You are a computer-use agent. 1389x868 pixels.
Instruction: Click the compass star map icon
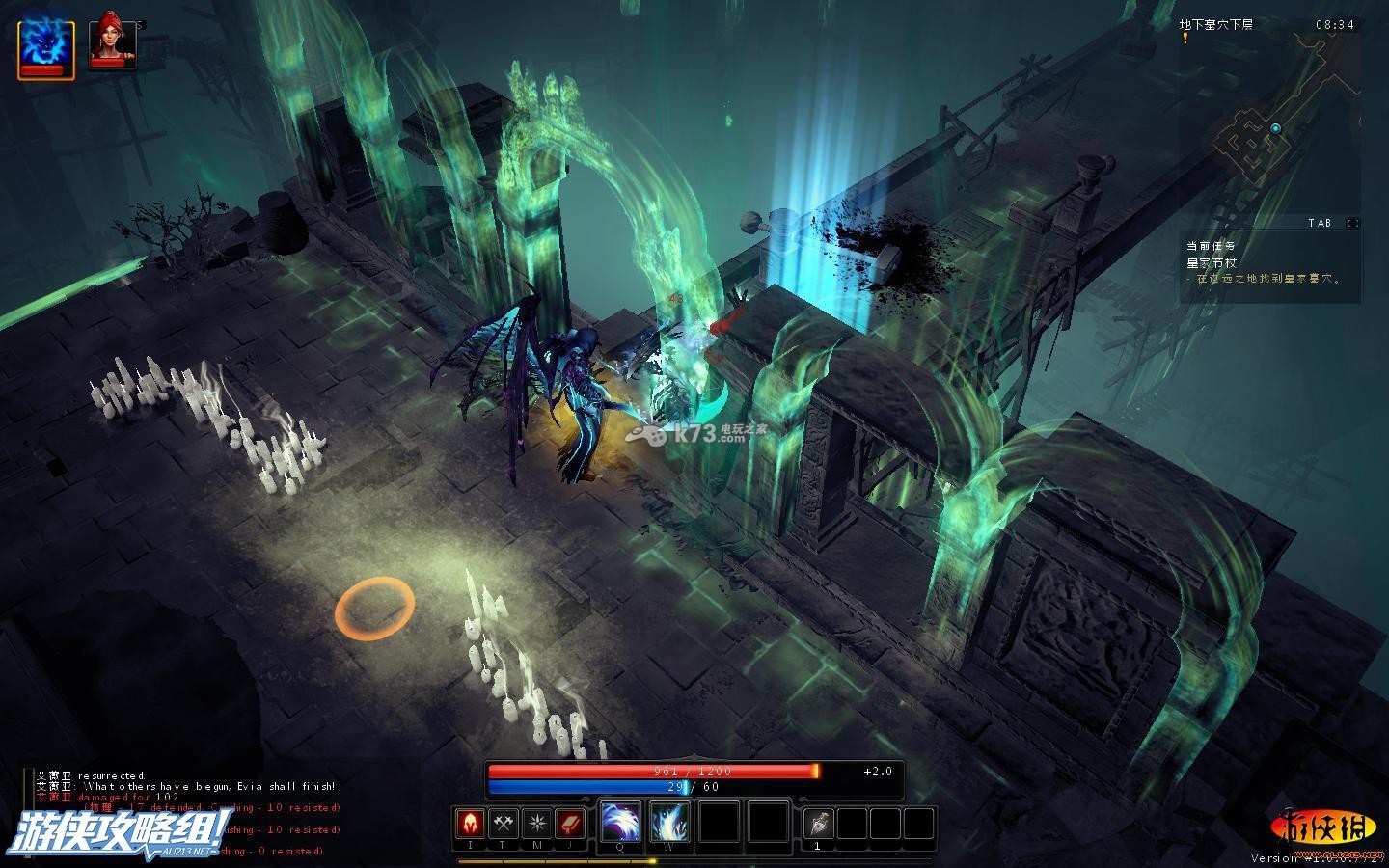tap(536, 824)
